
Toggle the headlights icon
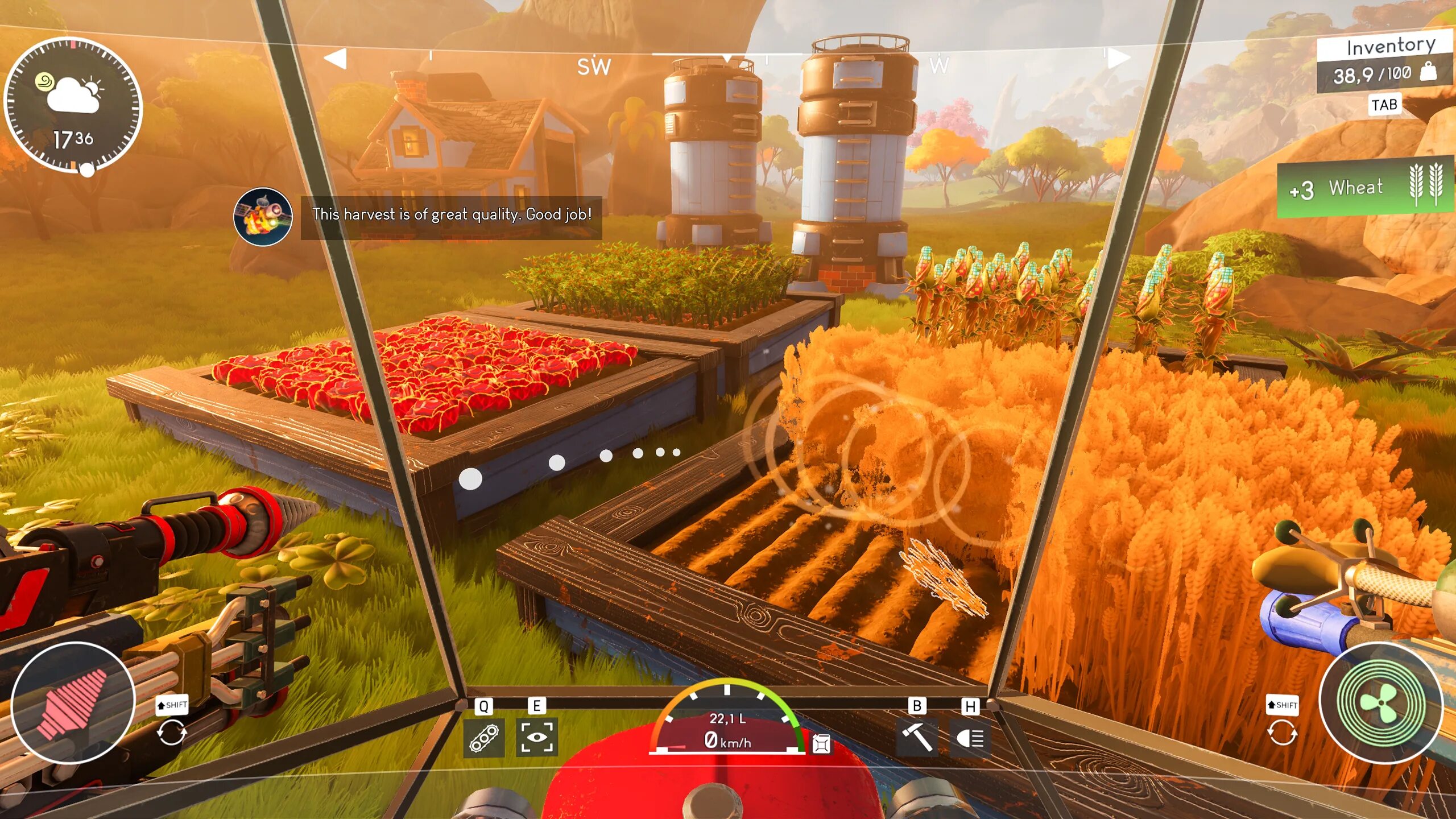tap(970, 738)
